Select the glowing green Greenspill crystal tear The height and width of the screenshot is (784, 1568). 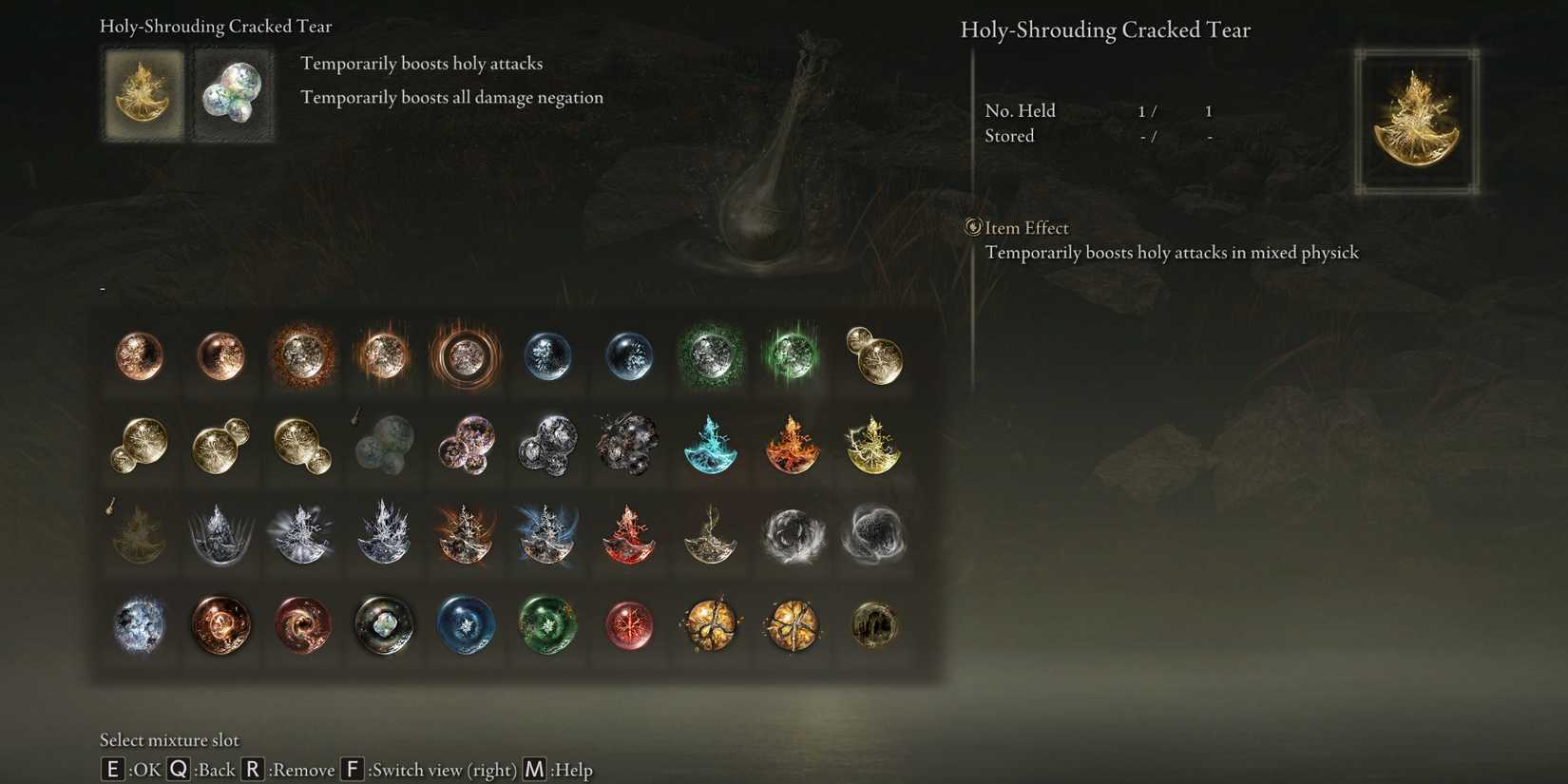click(793, 356)
